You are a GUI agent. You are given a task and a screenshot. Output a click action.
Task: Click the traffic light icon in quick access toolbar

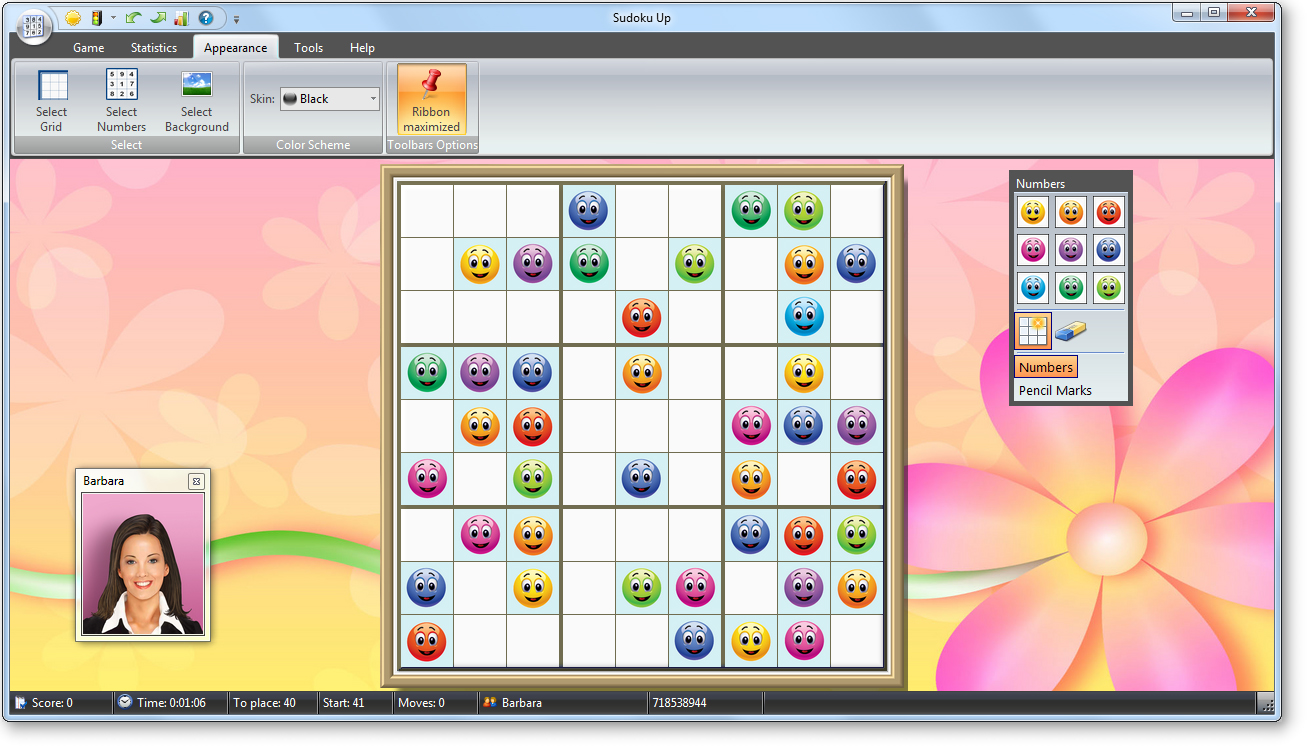click(97, 17)
